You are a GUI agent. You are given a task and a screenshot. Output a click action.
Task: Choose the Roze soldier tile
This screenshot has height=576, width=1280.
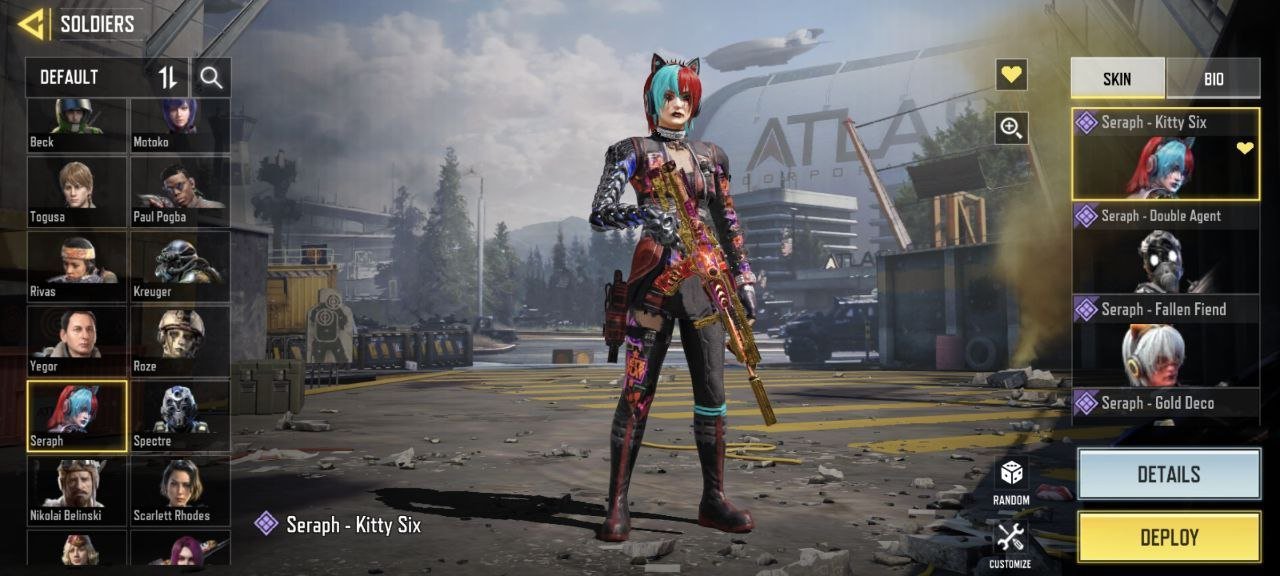pos(180,340)
